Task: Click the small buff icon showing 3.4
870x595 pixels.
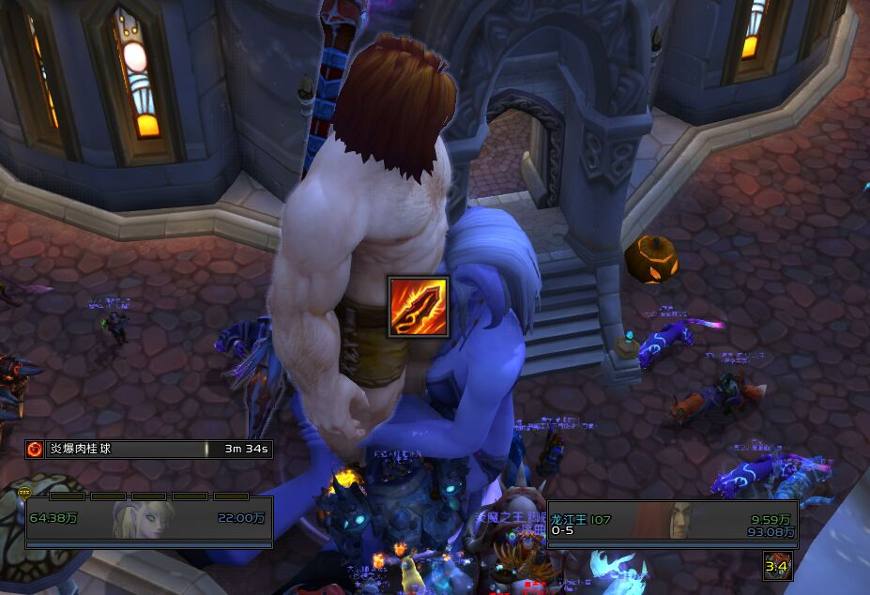Action: (x=778, y=566)
